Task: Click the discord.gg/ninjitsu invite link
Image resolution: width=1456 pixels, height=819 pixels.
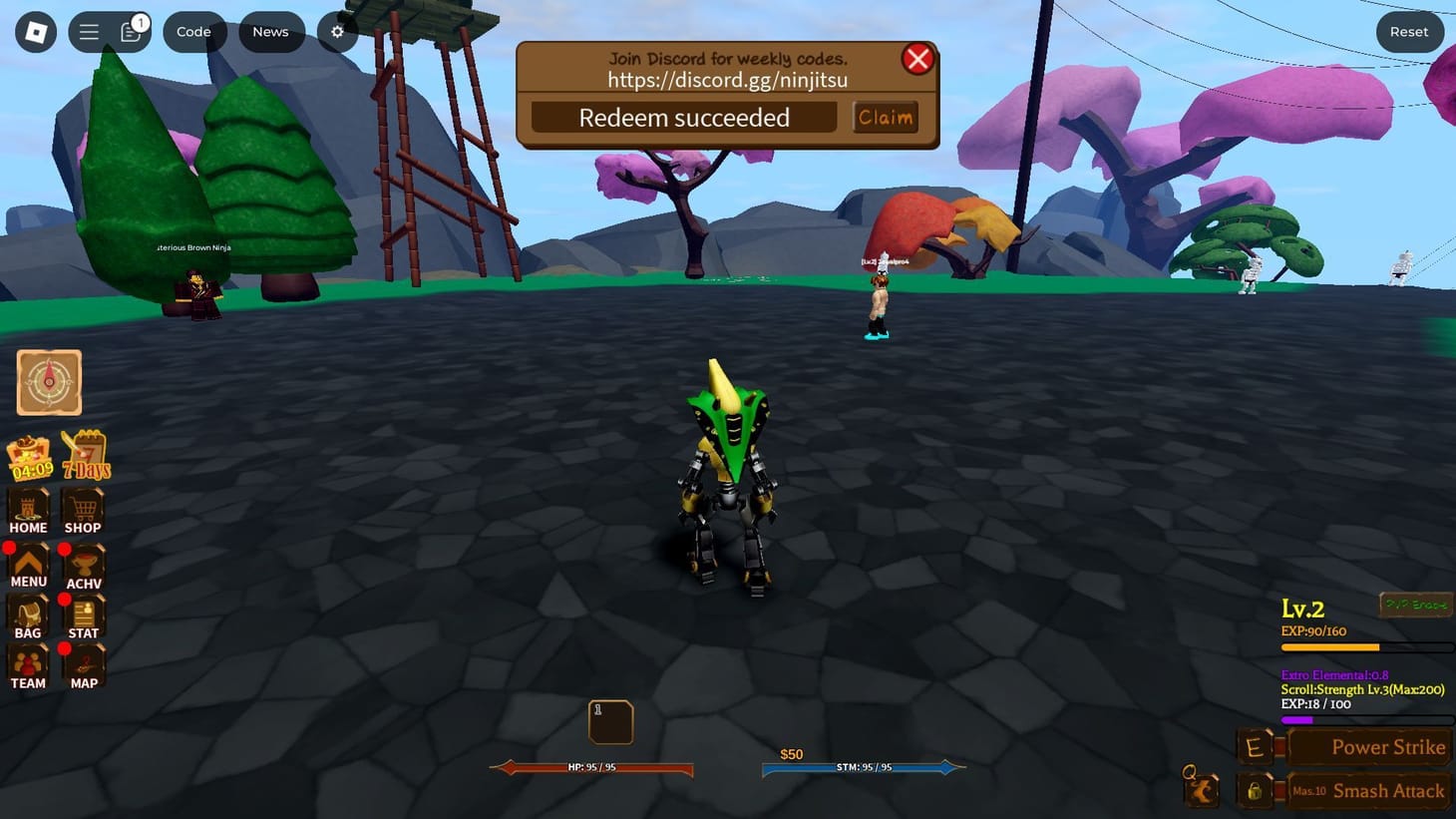Action: tap(727, 80)
